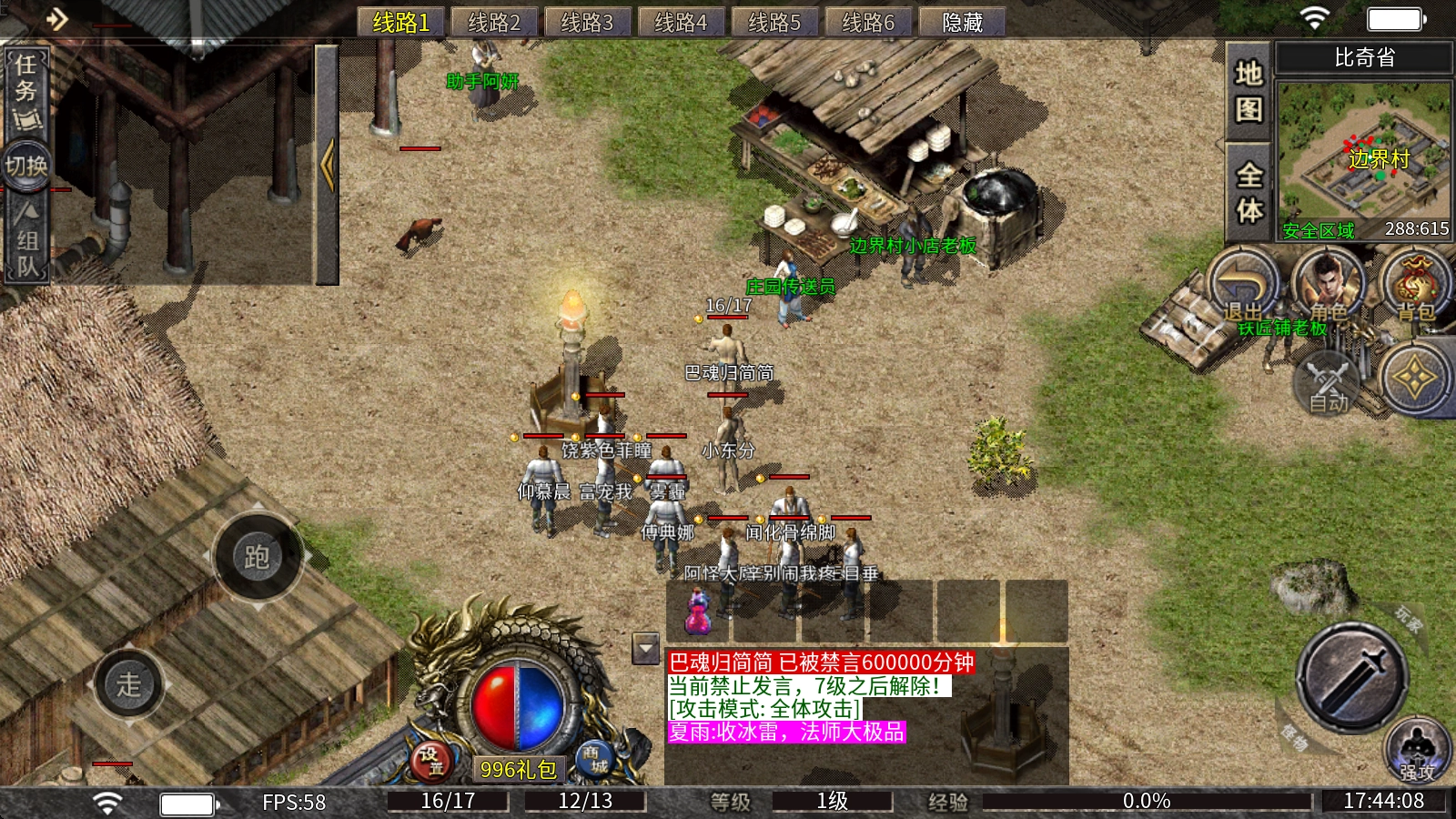Change to line 线路6

coord(869,22)
